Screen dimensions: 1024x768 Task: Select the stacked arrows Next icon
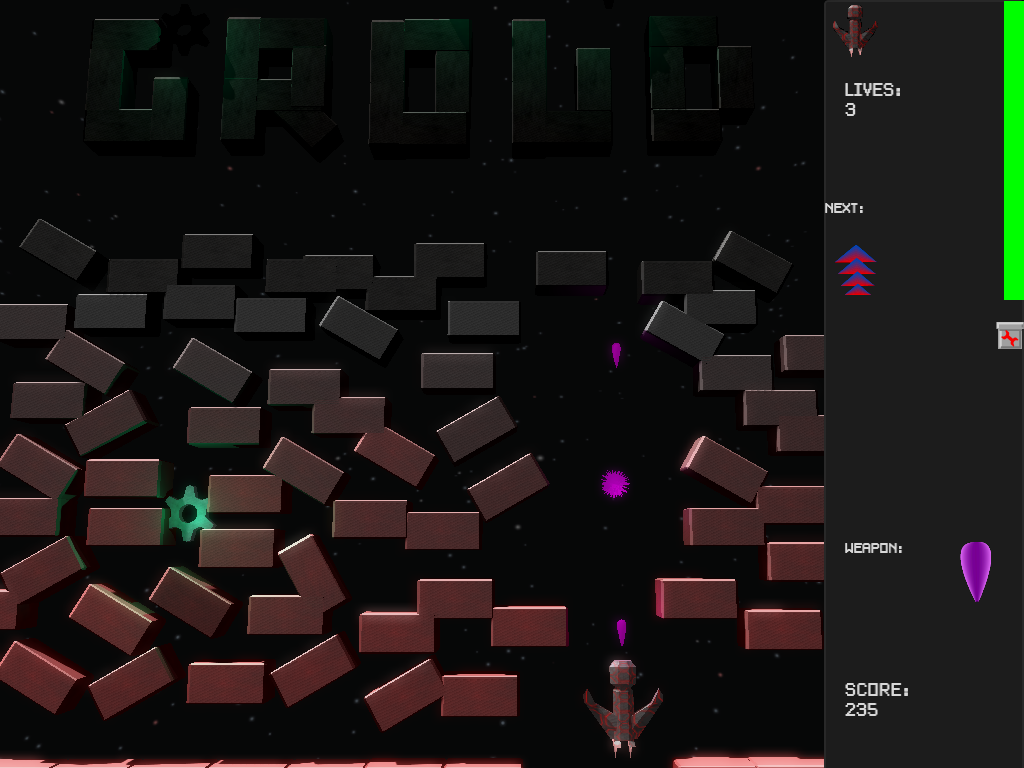[x=856, y=271]
